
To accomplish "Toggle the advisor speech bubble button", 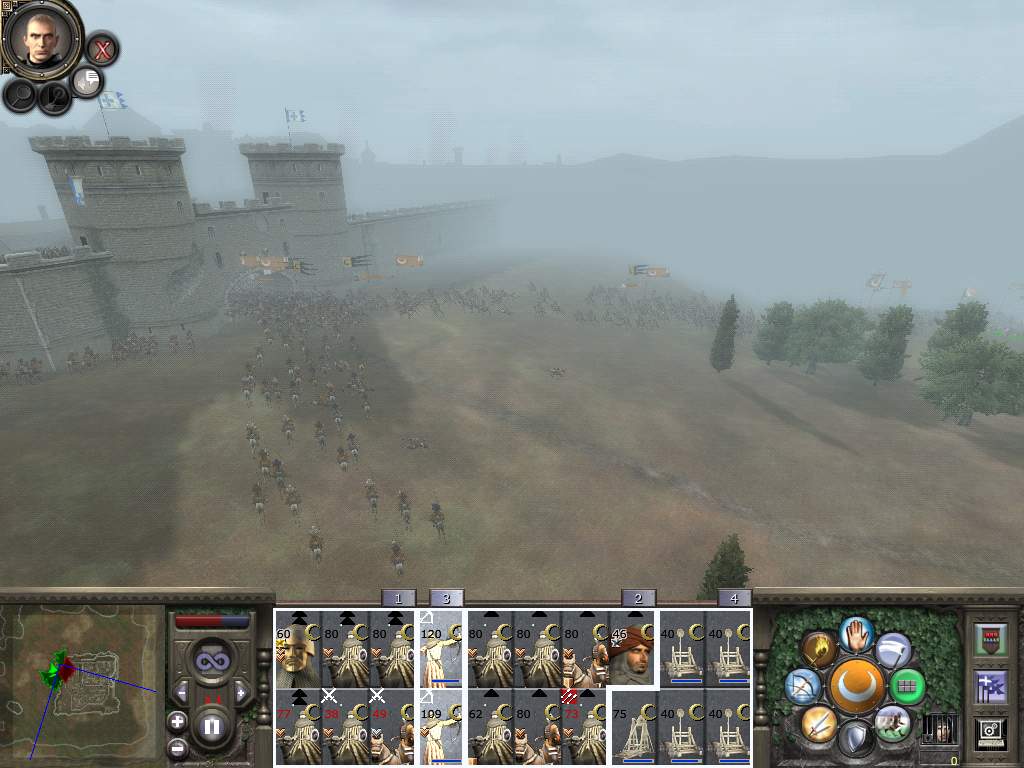I will coord(88,82).
